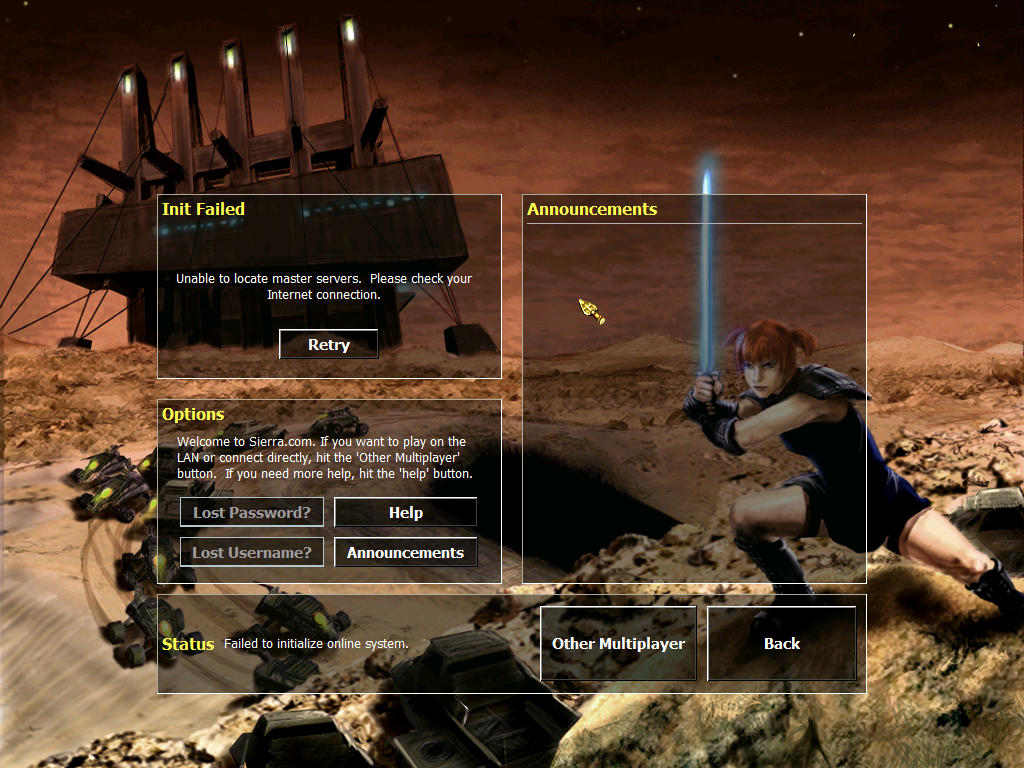Open the Help button in Options
The width and height of the screenshot is (1024, 768).
[x=405, y=512]
